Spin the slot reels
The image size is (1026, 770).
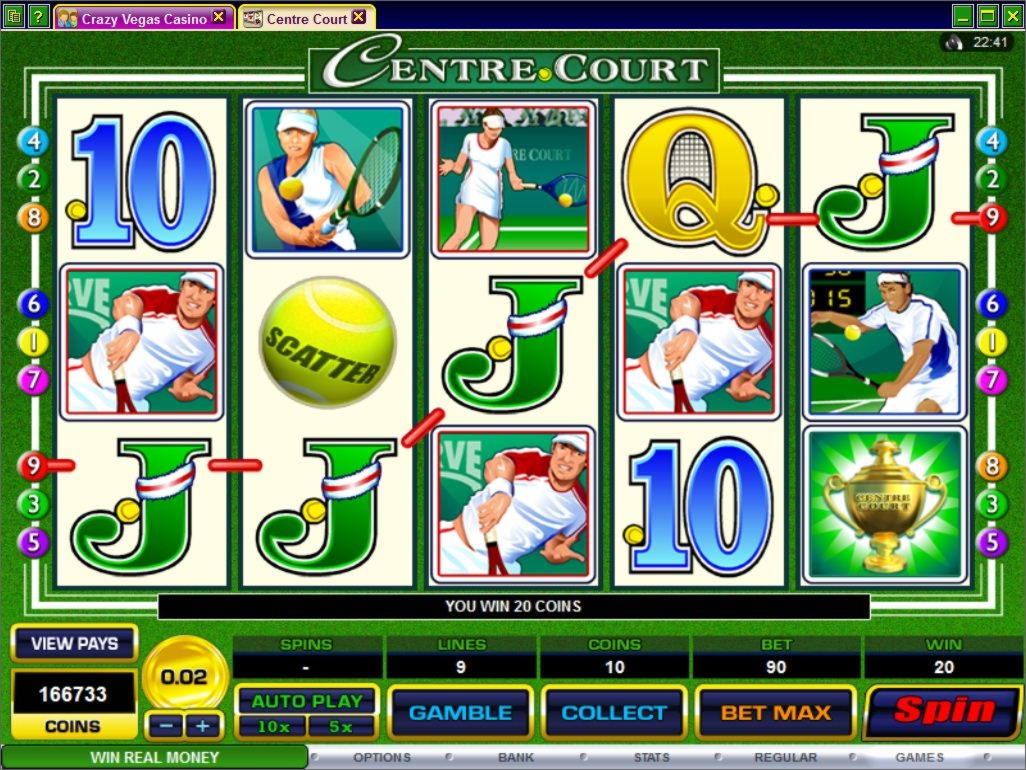point(943,712)
